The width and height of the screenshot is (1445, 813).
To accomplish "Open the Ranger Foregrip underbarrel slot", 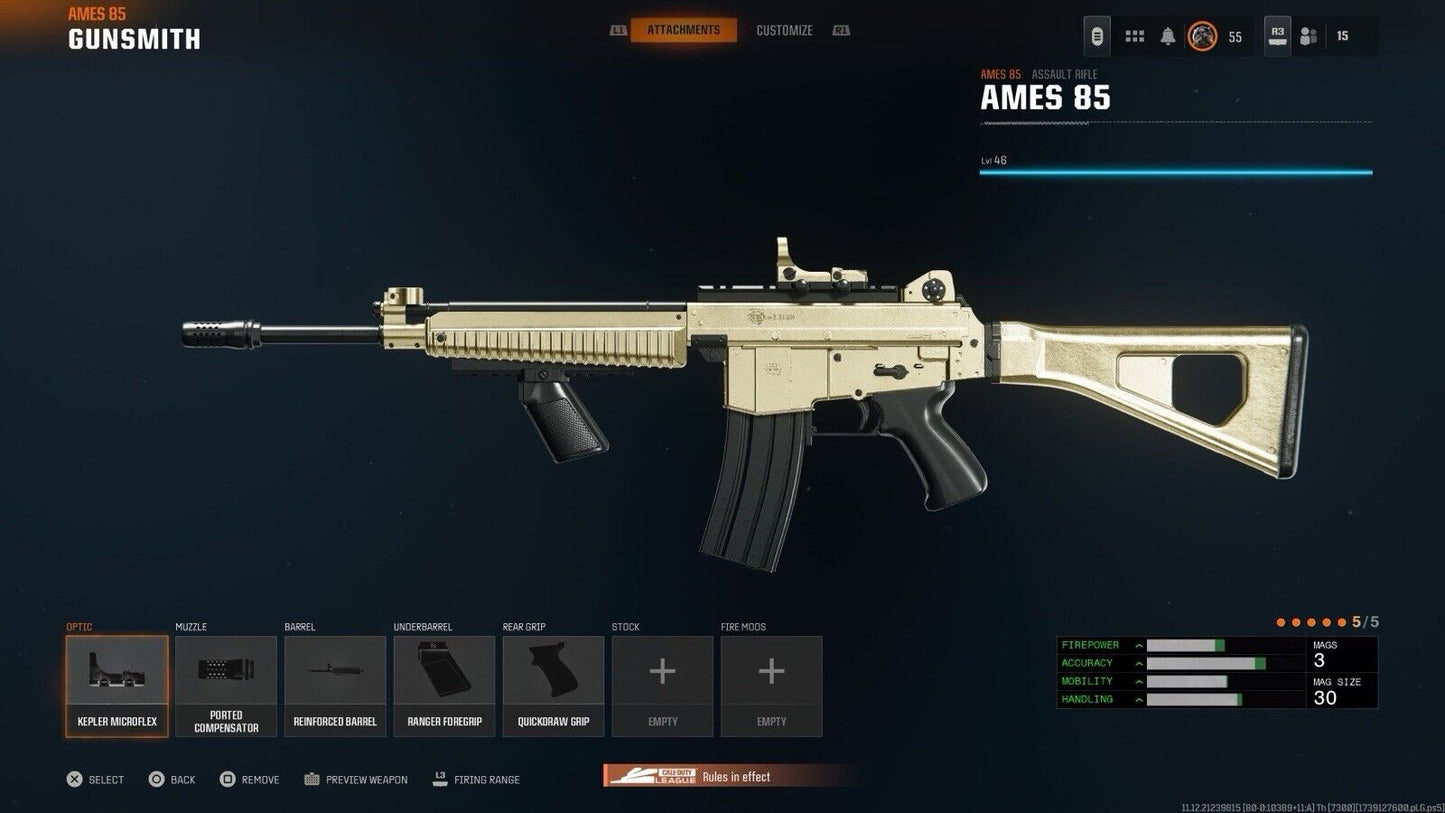I will tap(444, 685).
